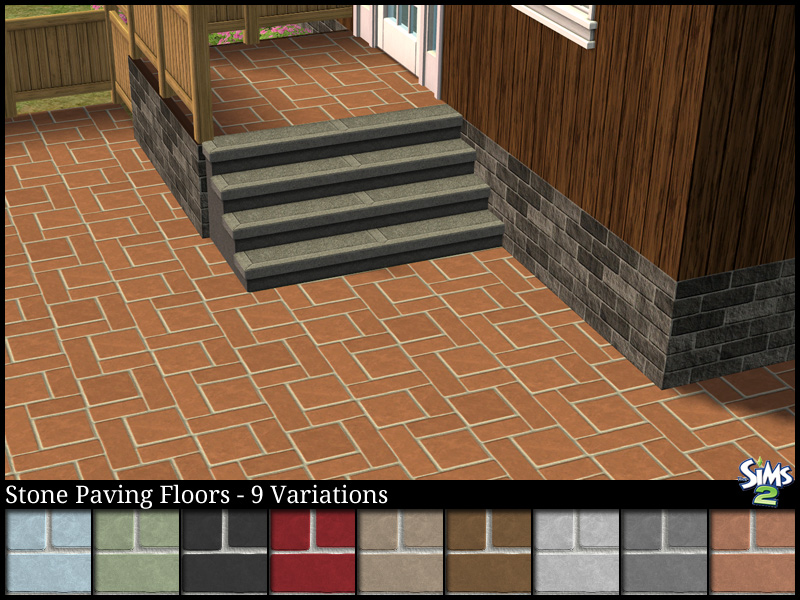This screenshot has width=800, height=600.
Task: Choose the green stone paving variation
Action: [136, 552]
